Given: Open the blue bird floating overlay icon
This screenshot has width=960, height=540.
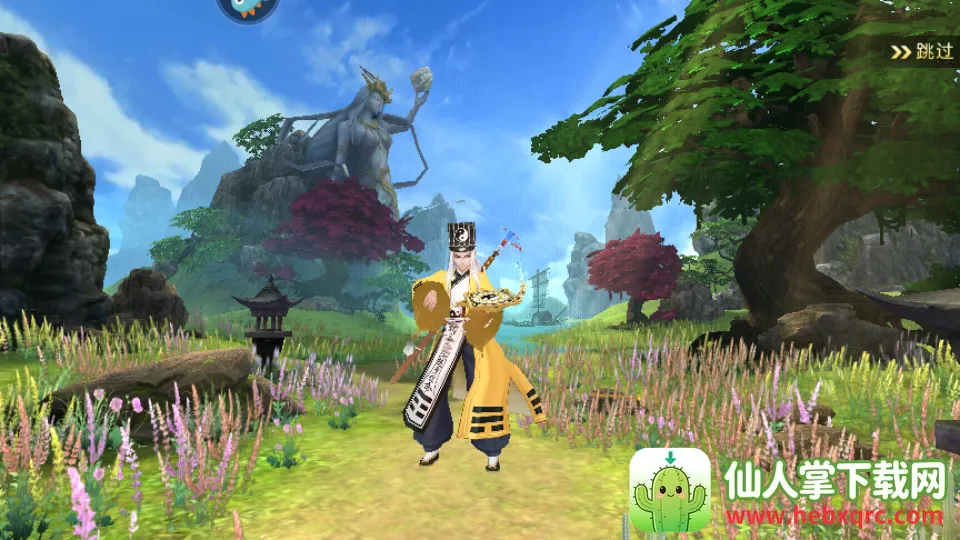Looking at the screenshot, I should [247, 8].
